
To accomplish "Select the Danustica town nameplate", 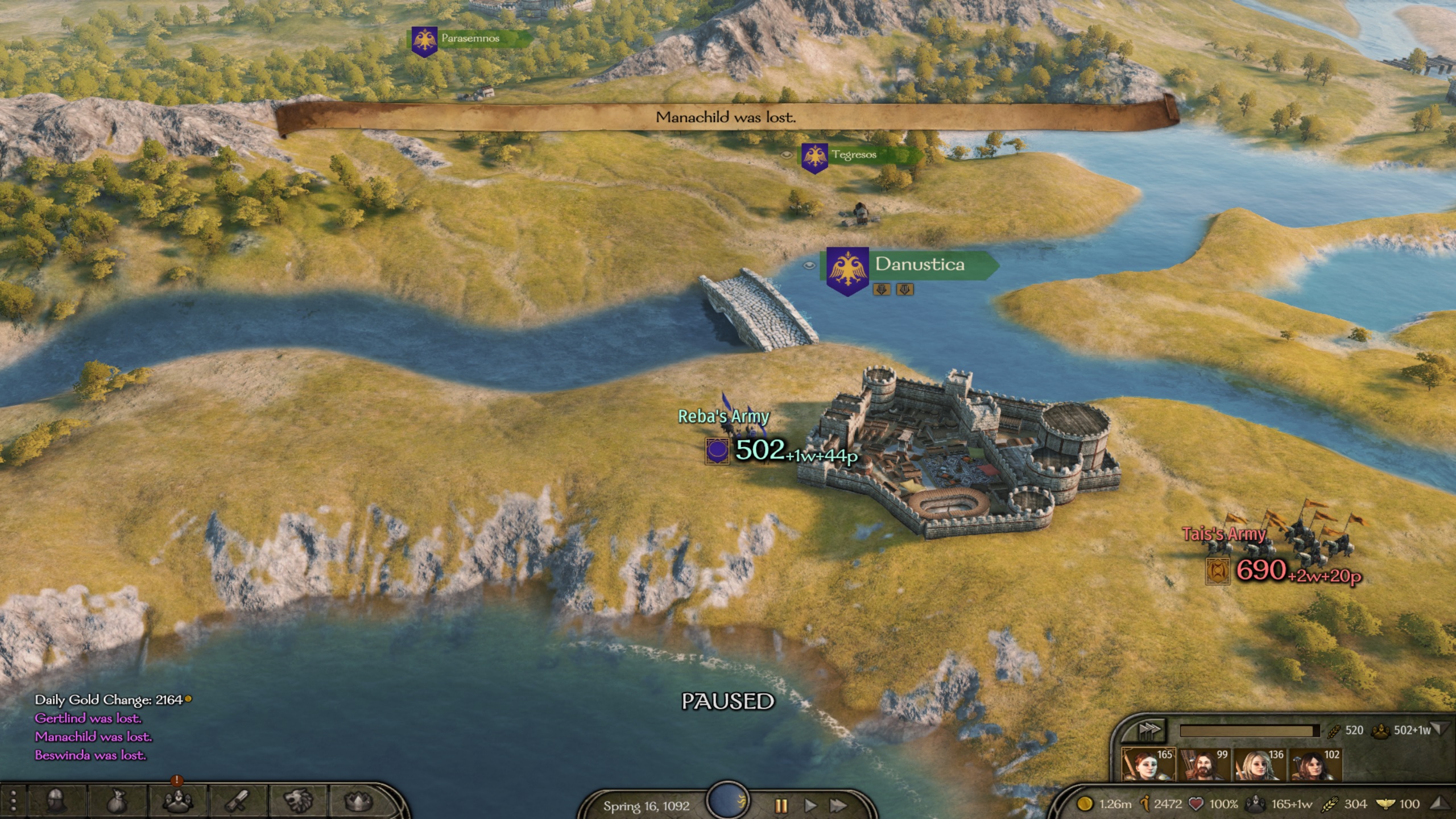I will pyautogui.click(x=919, y=264).
